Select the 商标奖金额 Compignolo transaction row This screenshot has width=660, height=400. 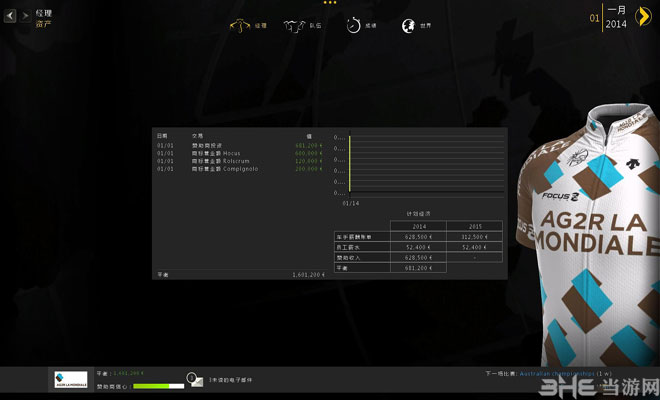pos(240,168)
